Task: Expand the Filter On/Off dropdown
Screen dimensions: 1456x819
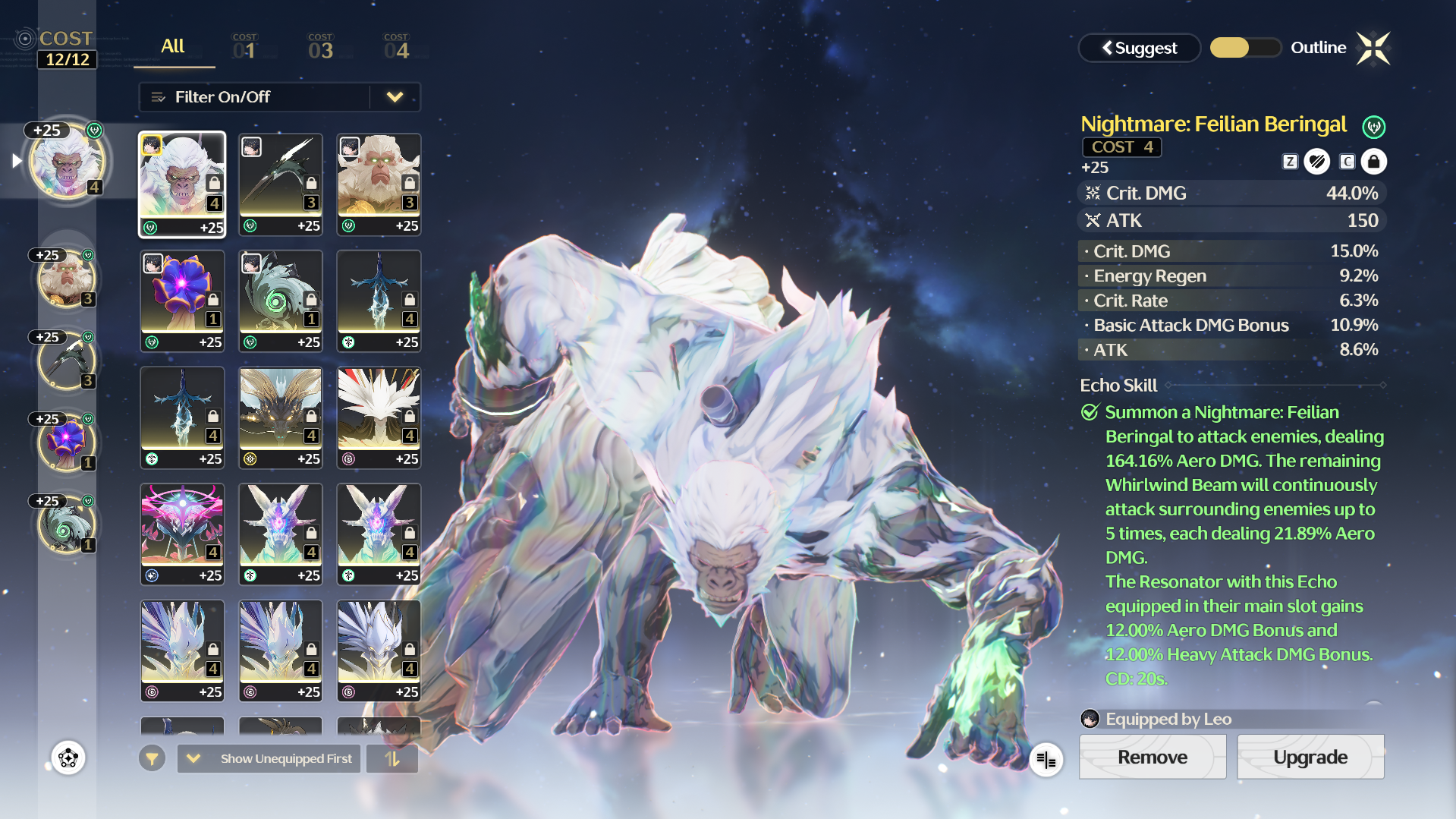Action: 395,97
